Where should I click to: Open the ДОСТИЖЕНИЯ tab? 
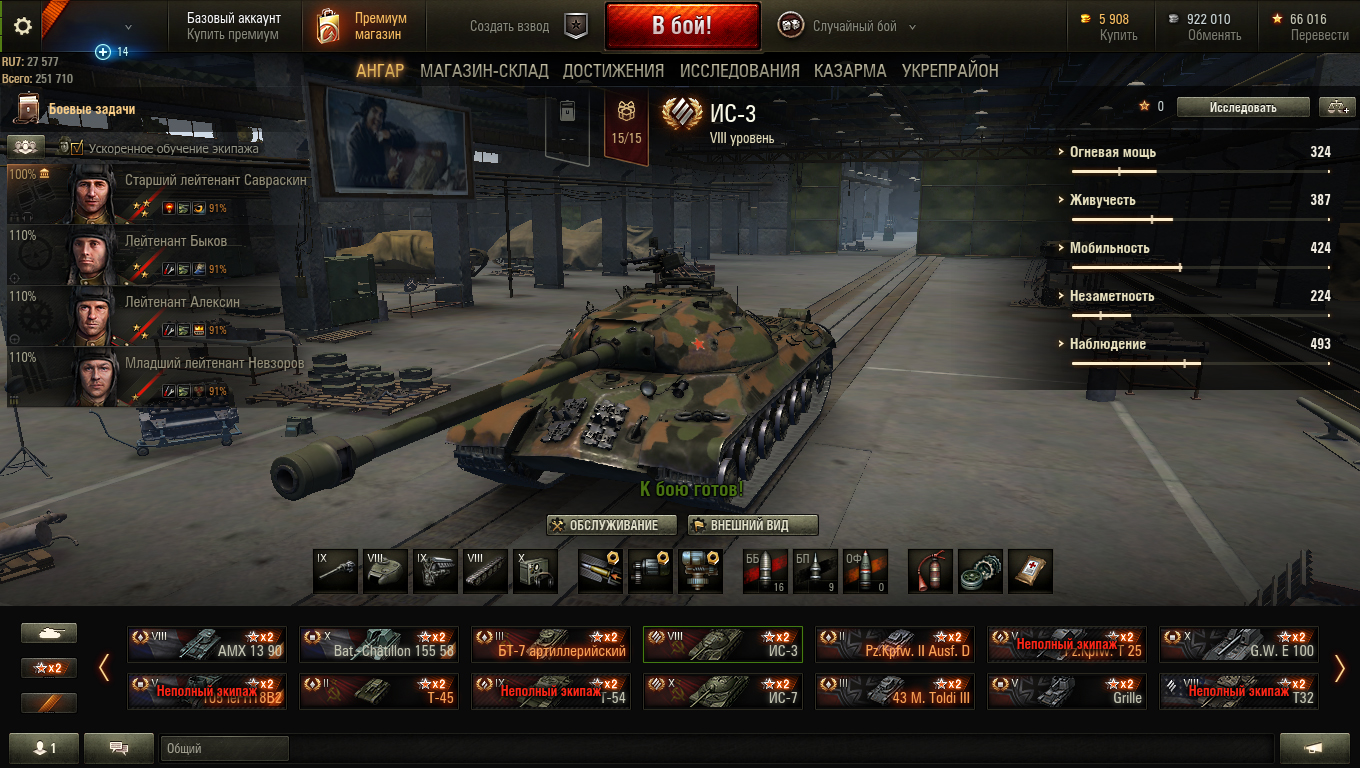pyautogui.click(x=613, y=71)
